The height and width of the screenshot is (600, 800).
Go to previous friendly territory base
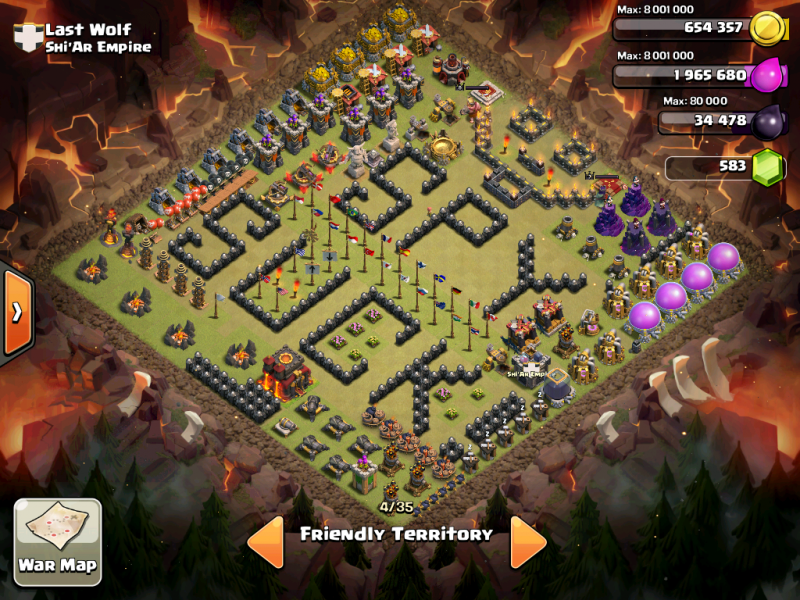click(265, 542)
